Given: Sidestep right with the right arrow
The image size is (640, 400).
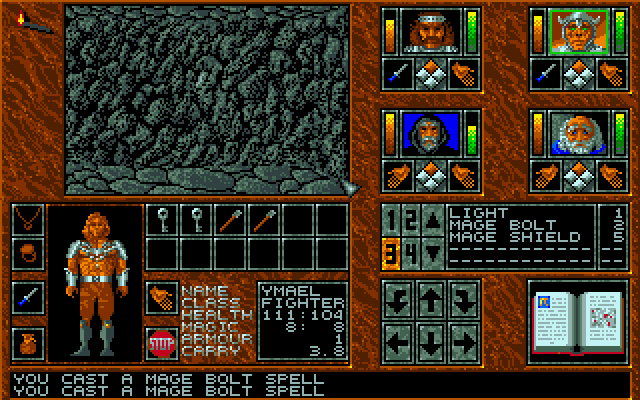Looking at the screenshot, I should [x=463, y=342].
